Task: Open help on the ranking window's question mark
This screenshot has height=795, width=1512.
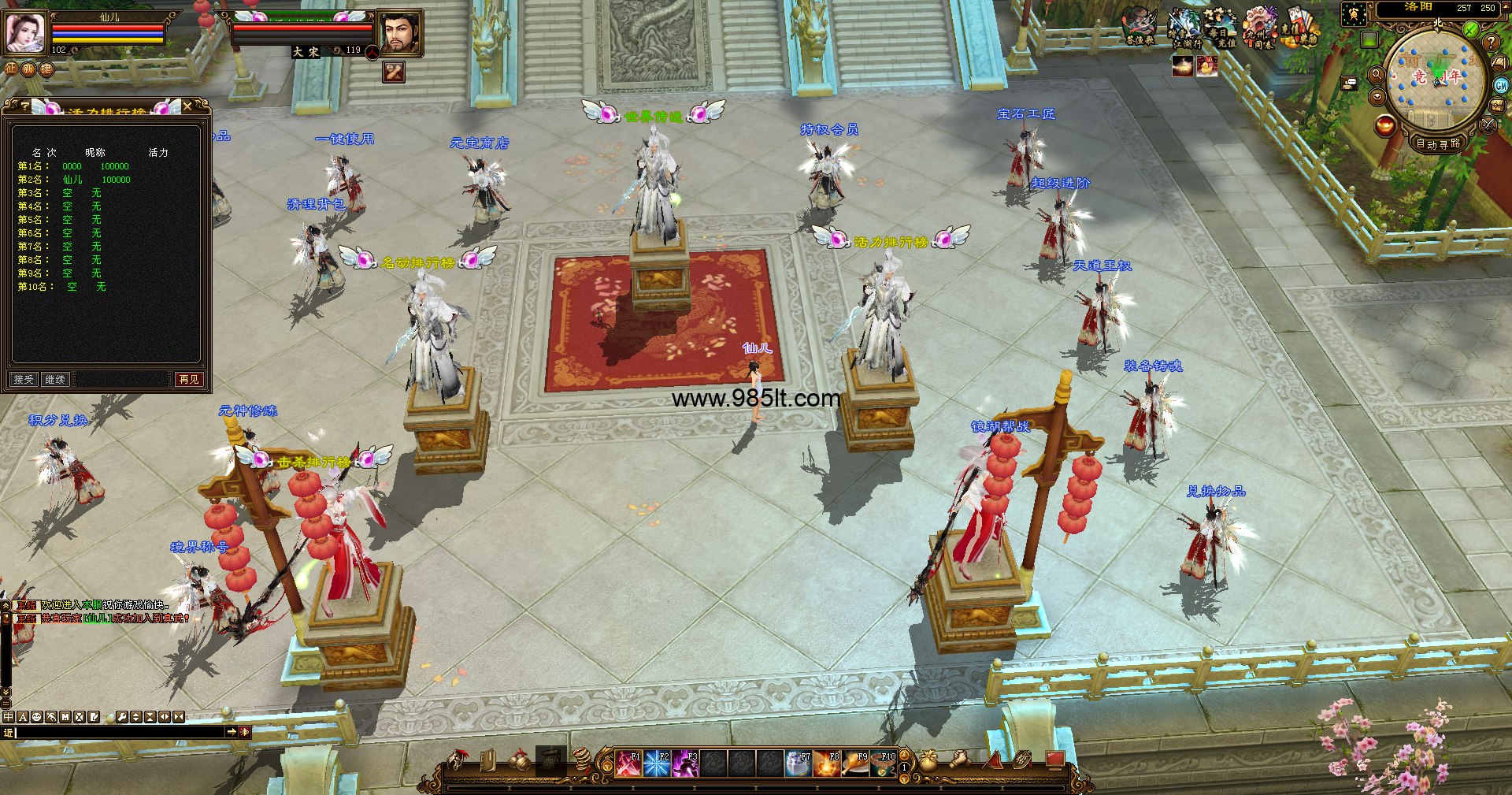Action: [25, 106]
